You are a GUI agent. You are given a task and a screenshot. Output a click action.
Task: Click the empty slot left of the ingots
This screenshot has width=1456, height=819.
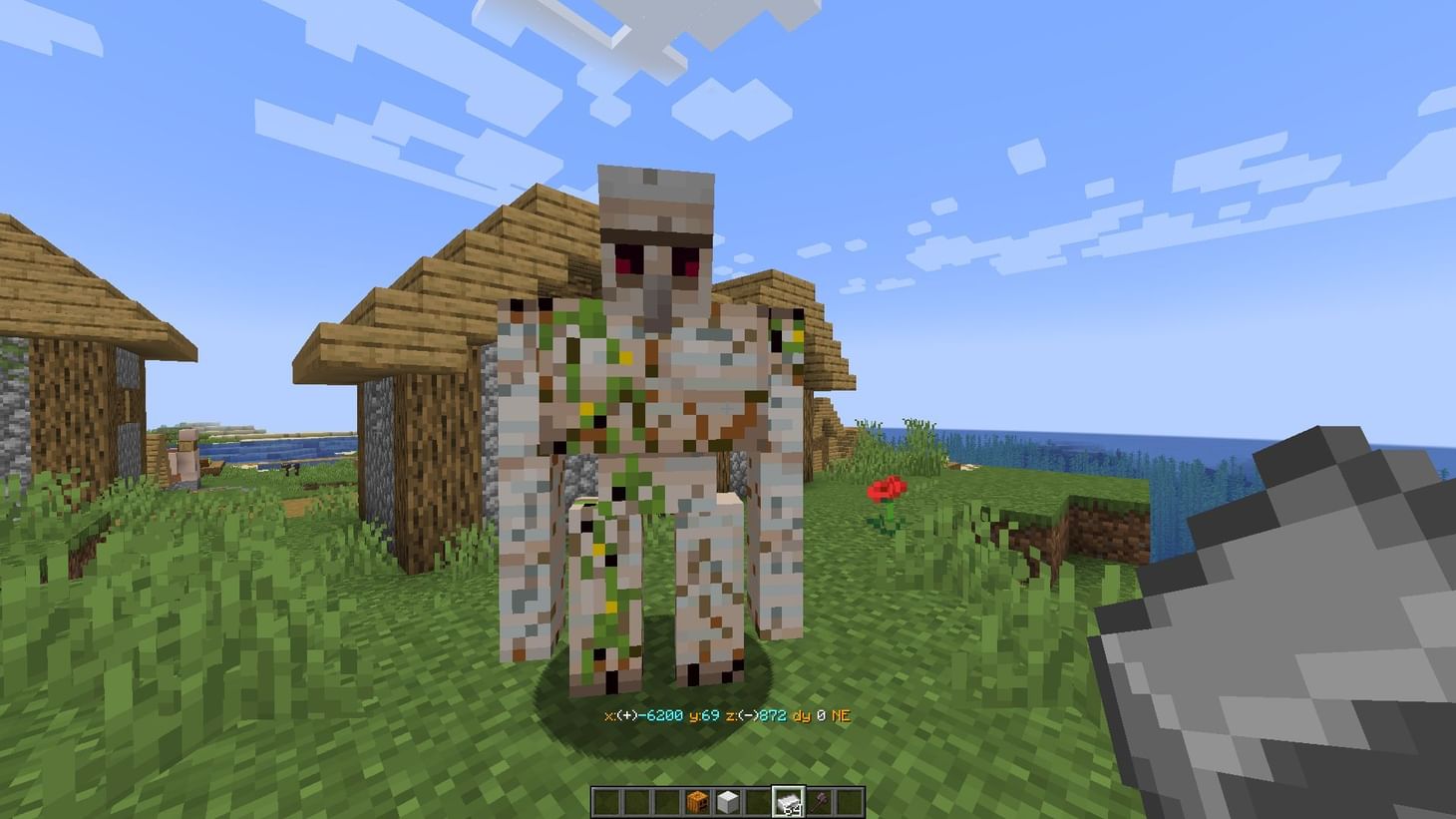(757, 801)
